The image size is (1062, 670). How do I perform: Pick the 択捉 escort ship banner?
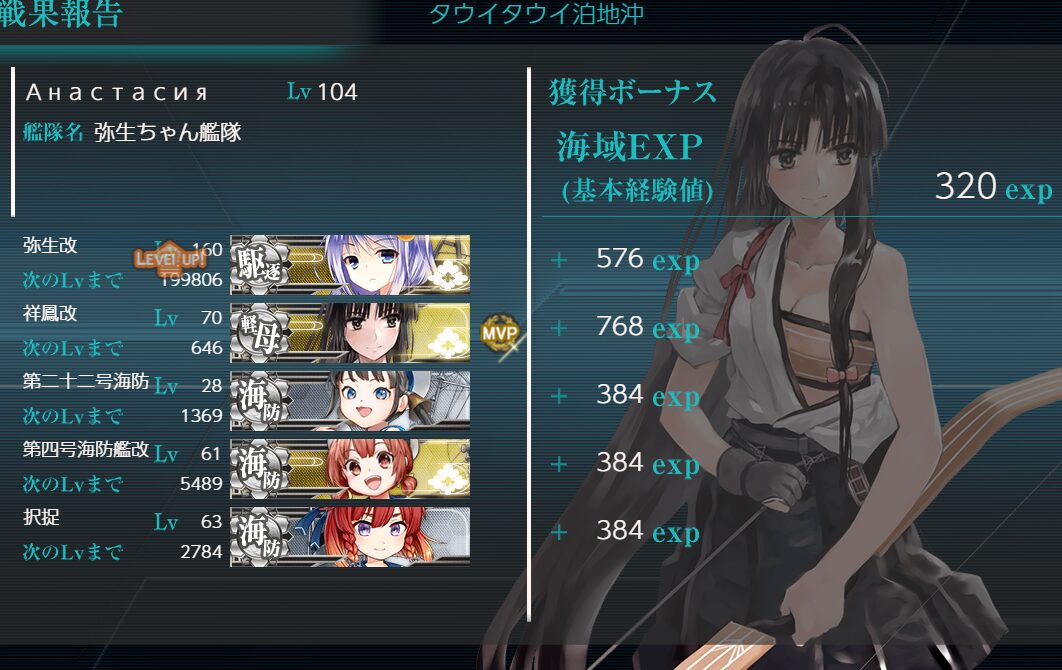350,536
